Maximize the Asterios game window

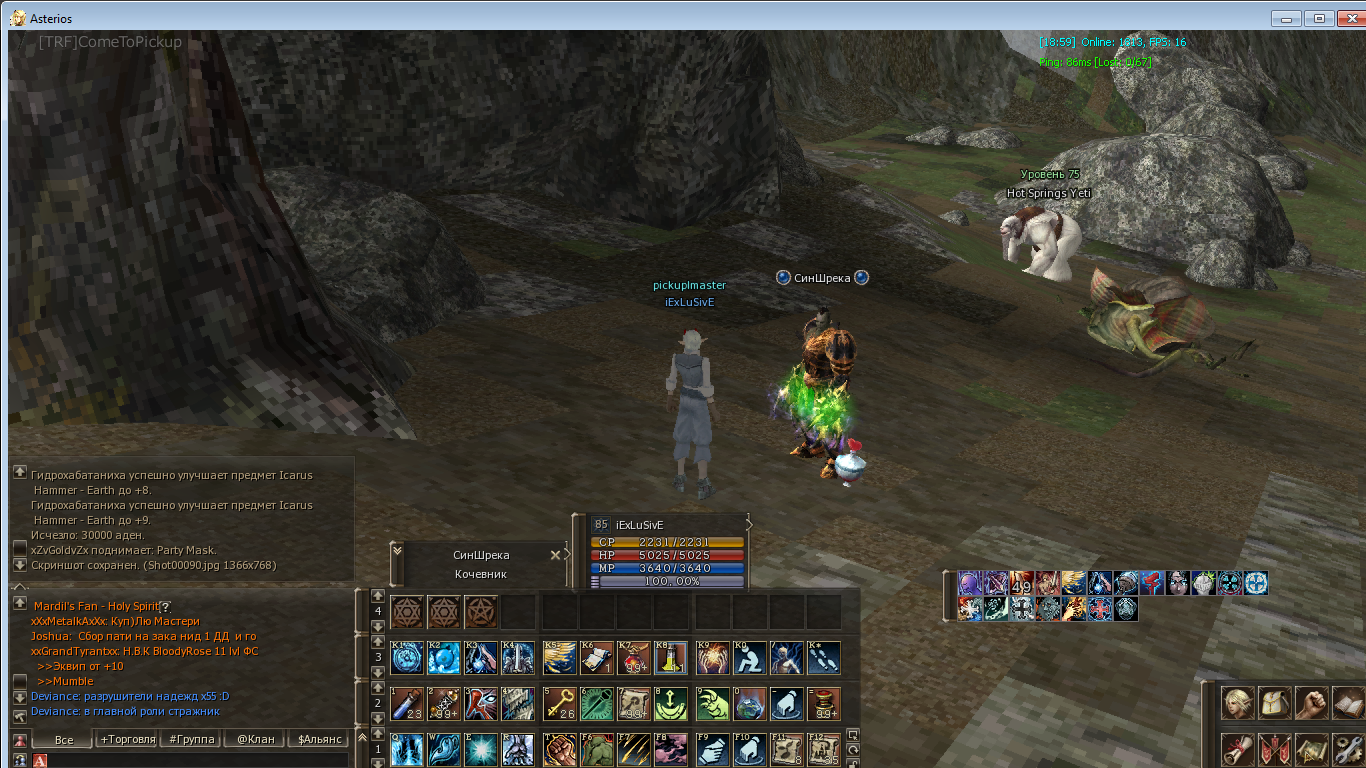(1319, 18)
